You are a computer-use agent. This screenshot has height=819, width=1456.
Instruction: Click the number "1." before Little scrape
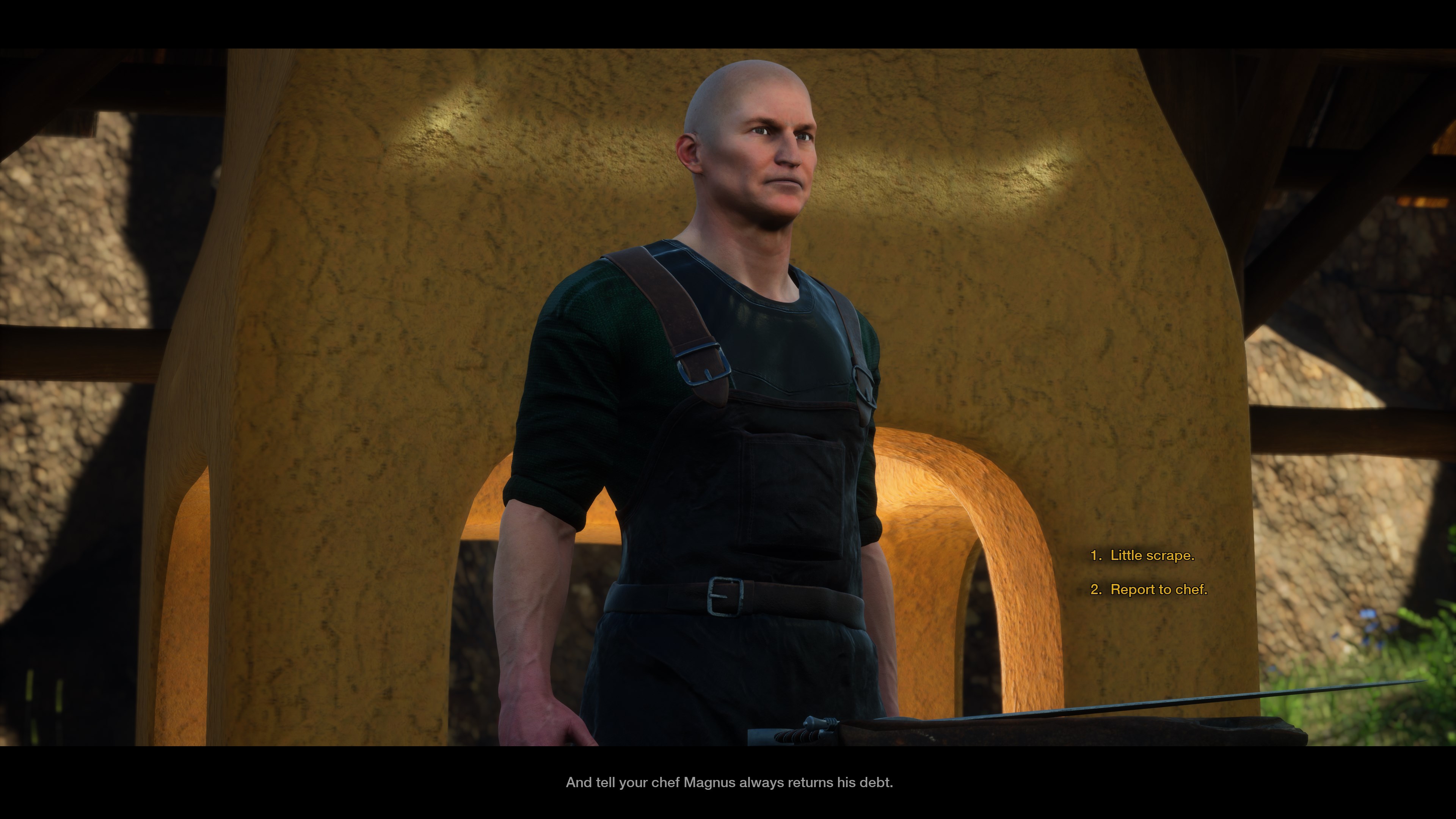(x=1097, y=555)
